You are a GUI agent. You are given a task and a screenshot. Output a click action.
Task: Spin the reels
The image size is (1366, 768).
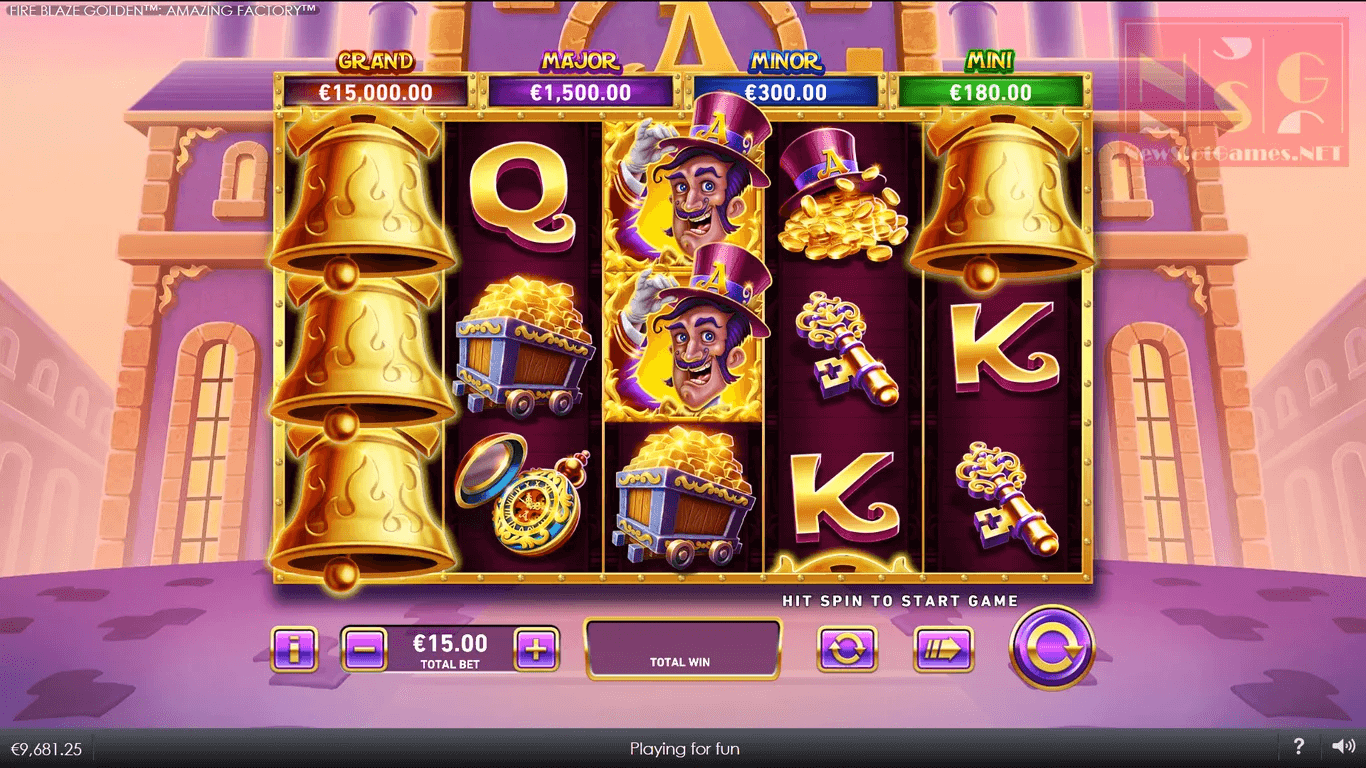pos(1052,648)
